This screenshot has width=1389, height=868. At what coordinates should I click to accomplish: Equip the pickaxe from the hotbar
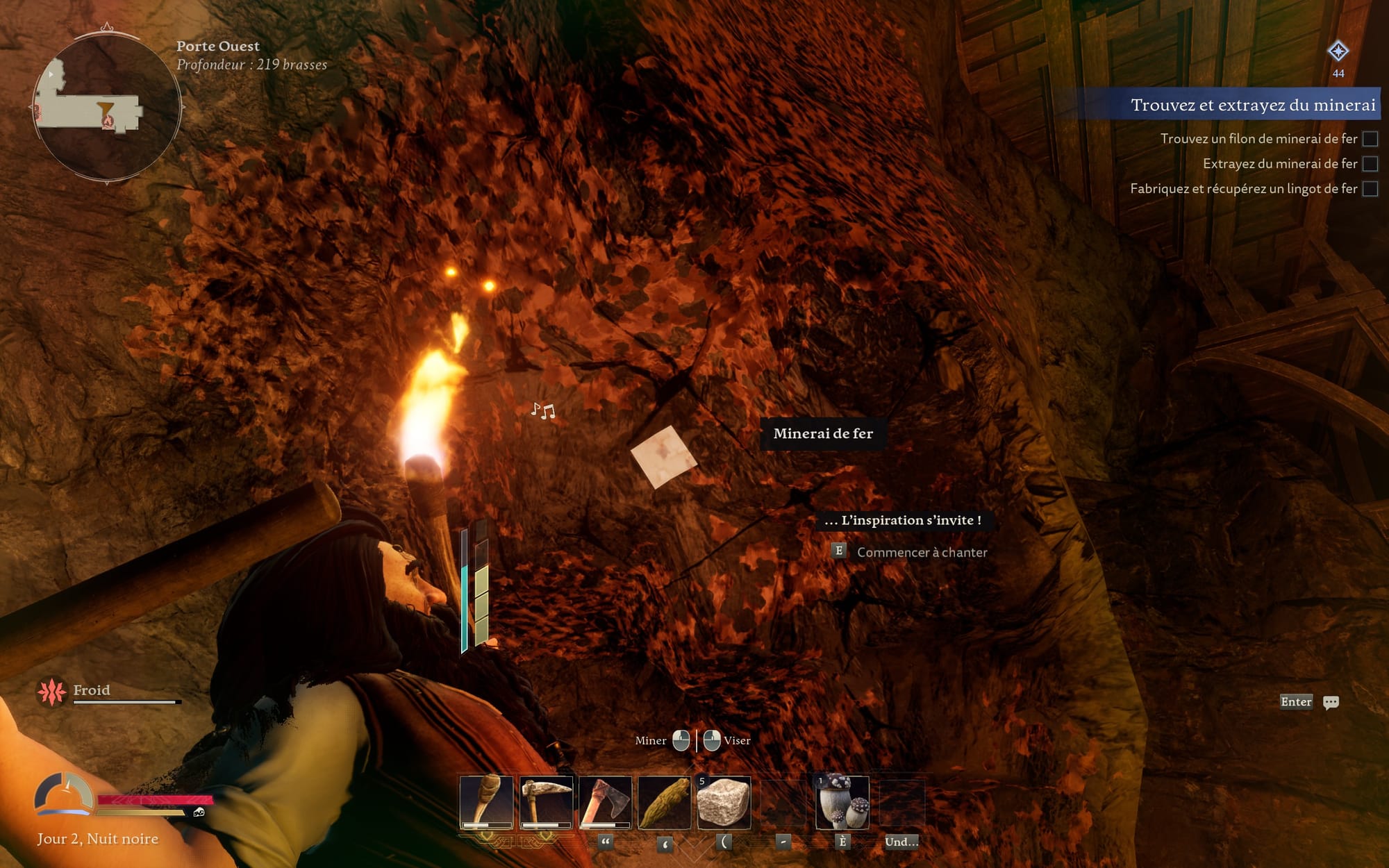coord(546,802)
